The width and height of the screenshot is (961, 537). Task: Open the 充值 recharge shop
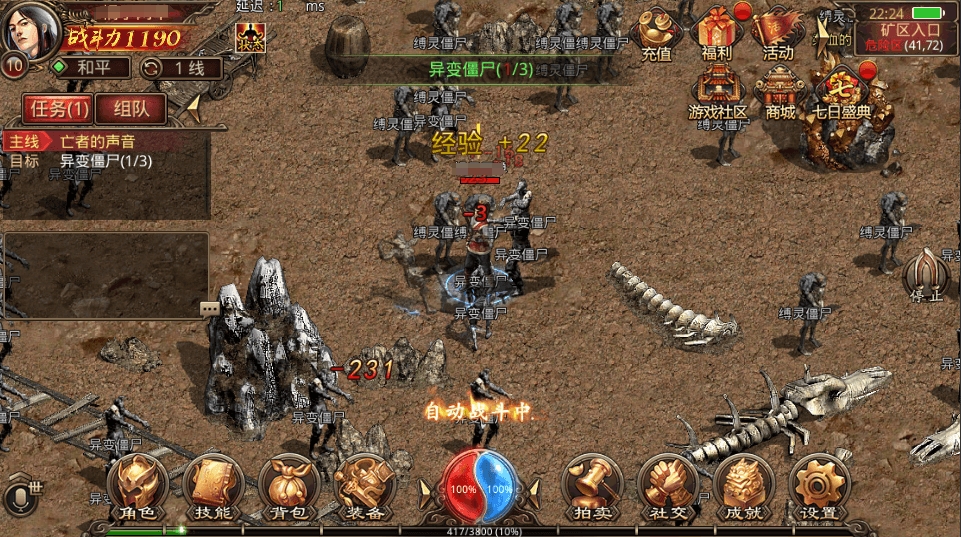(x=657, y=34)
